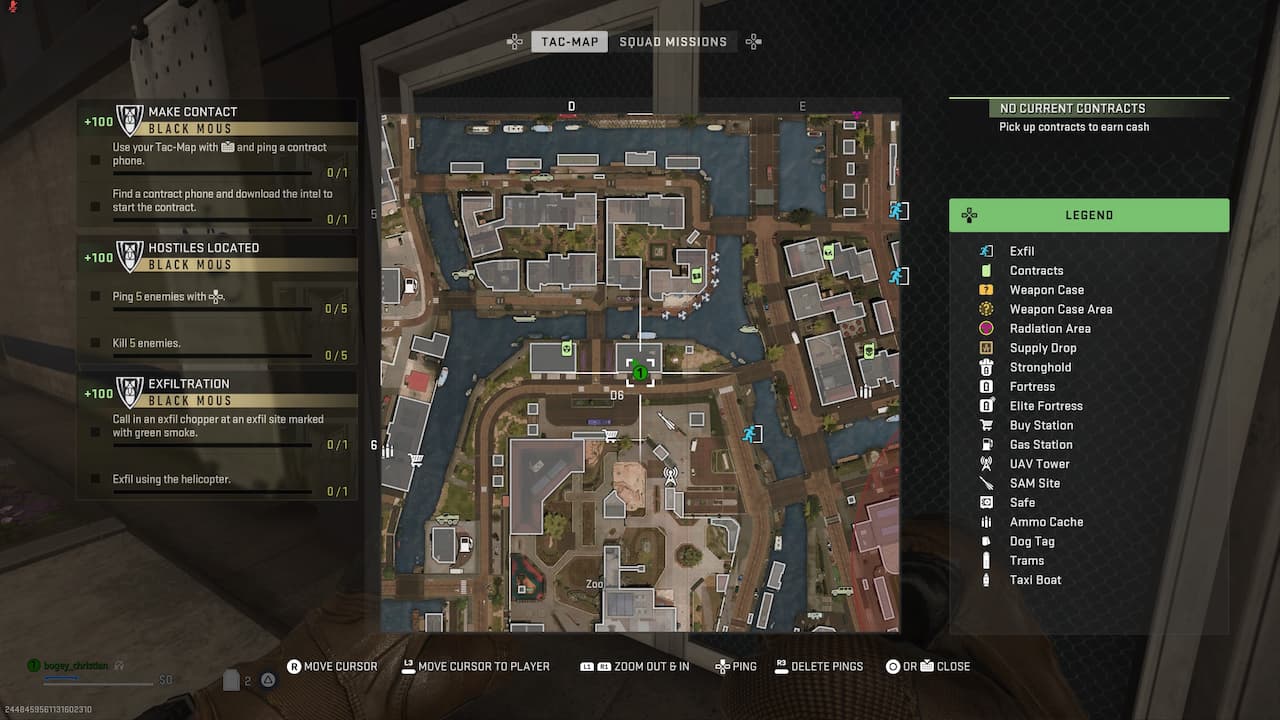This screenshot has width=1280, height=720.
Task: Click the Contracts phone icon in the Legend
Action: 987,270
